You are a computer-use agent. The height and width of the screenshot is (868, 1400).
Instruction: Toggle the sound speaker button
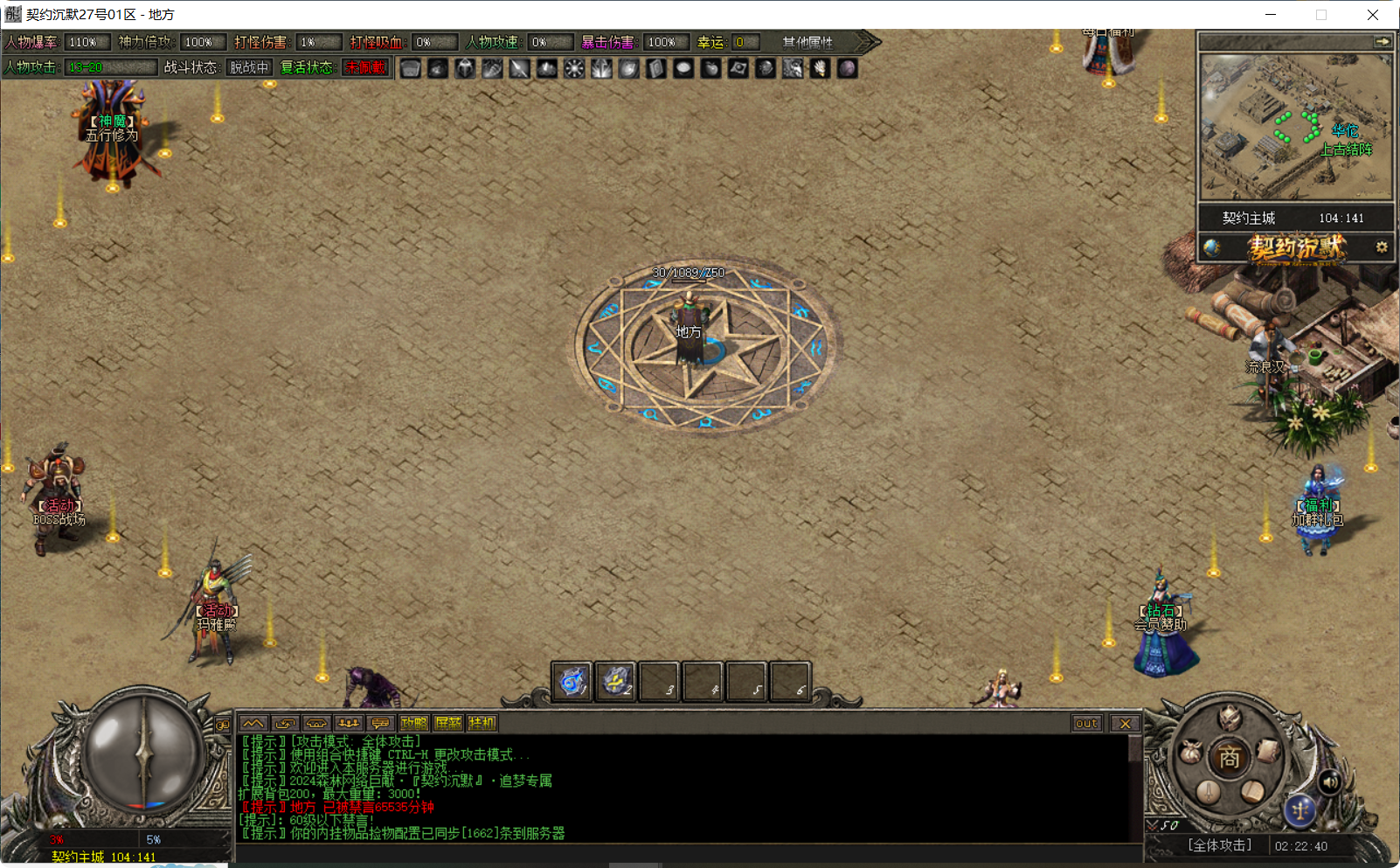tap(1329, 781)
